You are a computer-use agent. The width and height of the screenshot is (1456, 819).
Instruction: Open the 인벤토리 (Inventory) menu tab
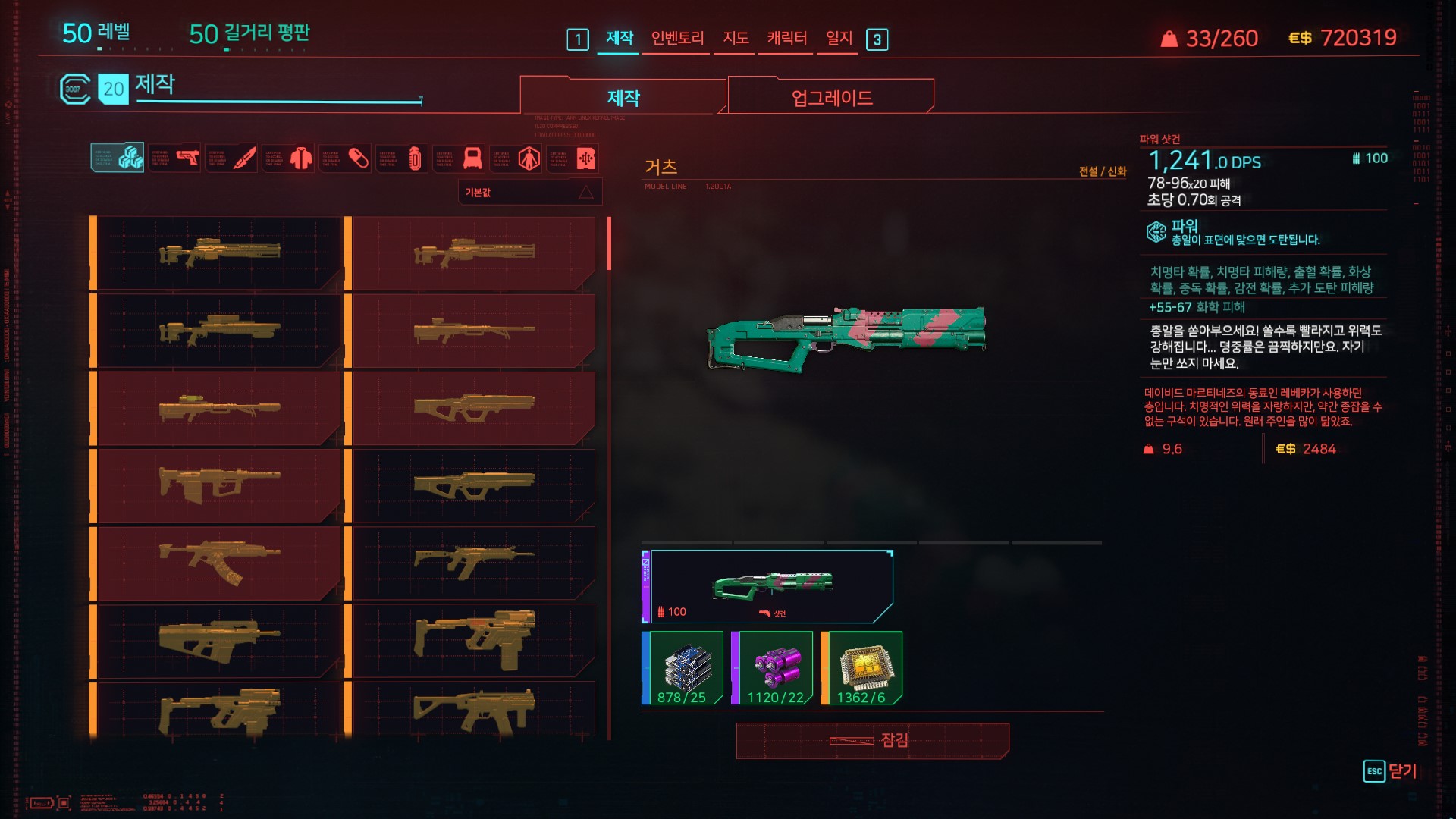(677, 38)
